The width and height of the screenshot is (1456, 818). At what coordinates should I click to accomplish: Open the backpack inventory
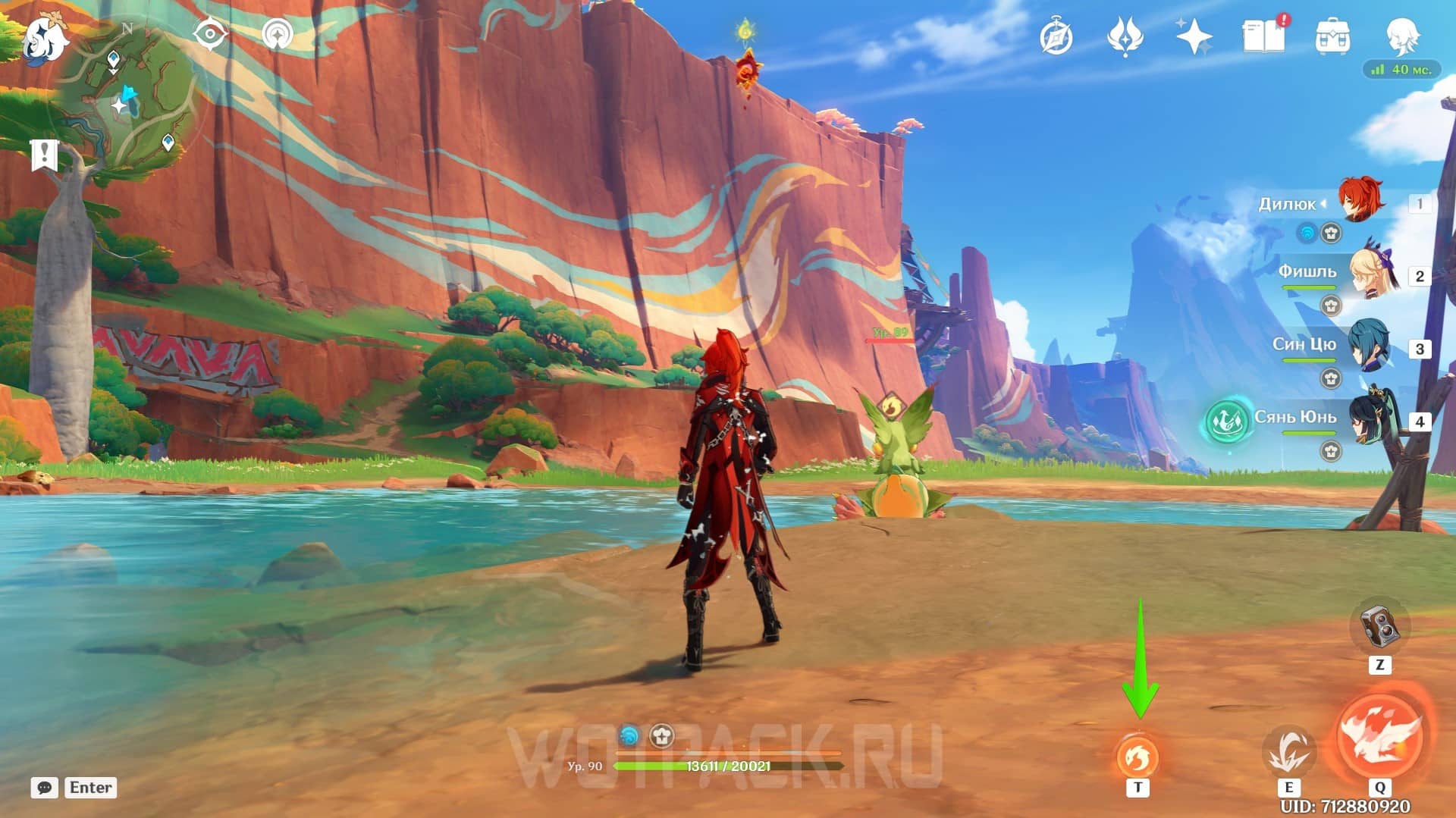click(x=1332, y=37)
